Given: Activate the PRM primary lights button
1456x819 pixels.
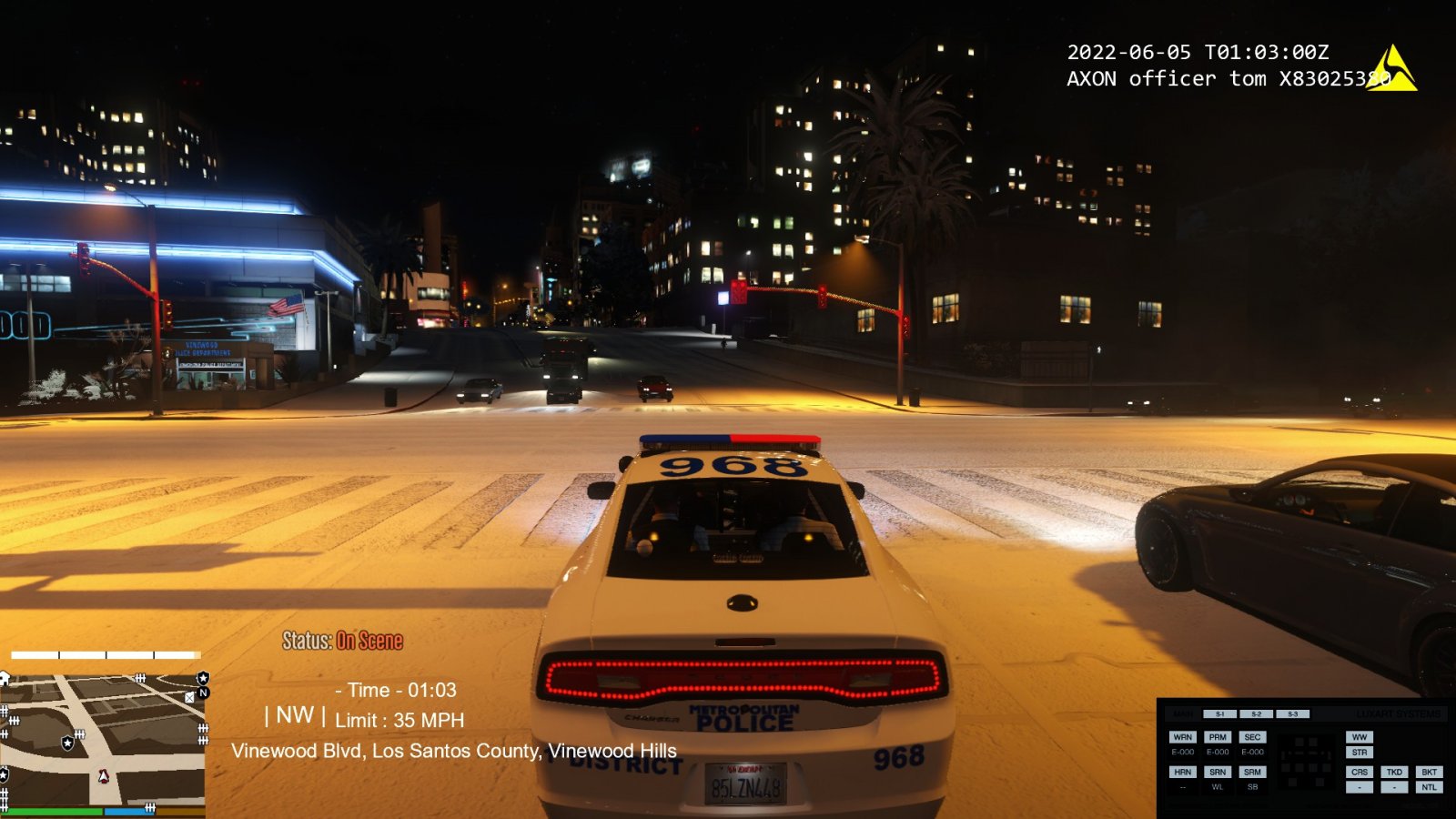Looking at the screenshot, I should coord(1218,737).
